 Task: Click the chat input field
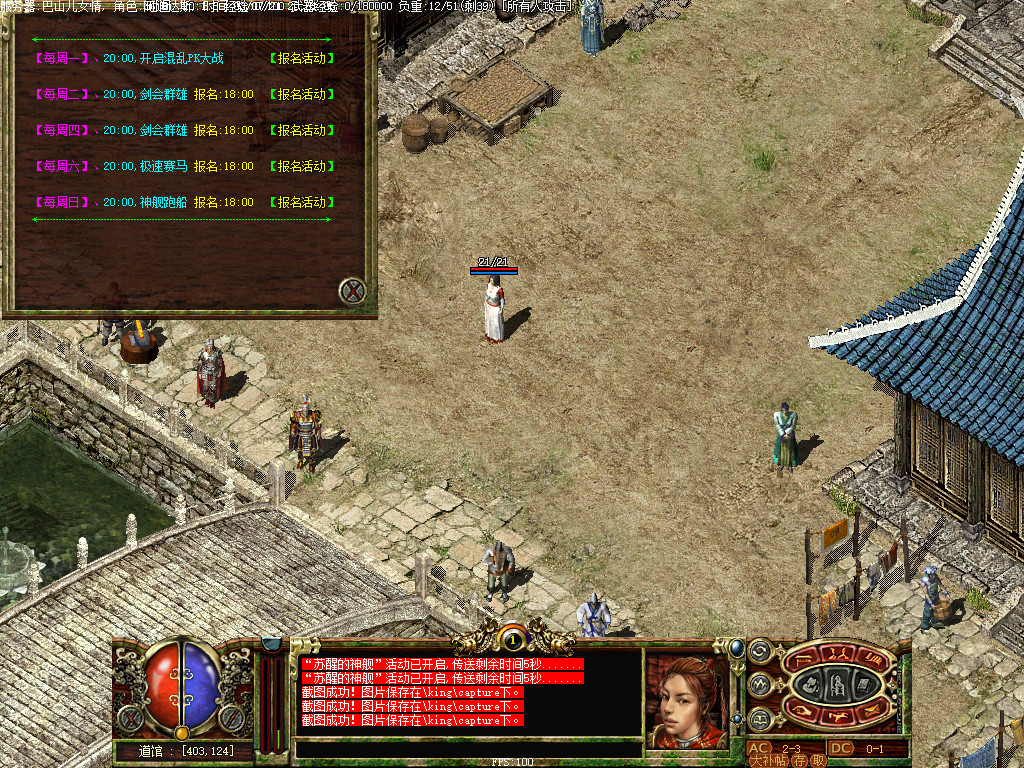(x=468, y=748)
